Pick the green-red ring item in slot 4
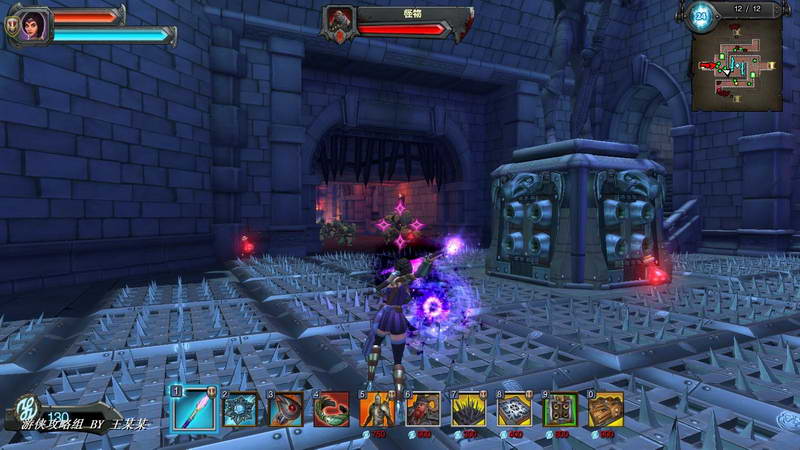 332,409
